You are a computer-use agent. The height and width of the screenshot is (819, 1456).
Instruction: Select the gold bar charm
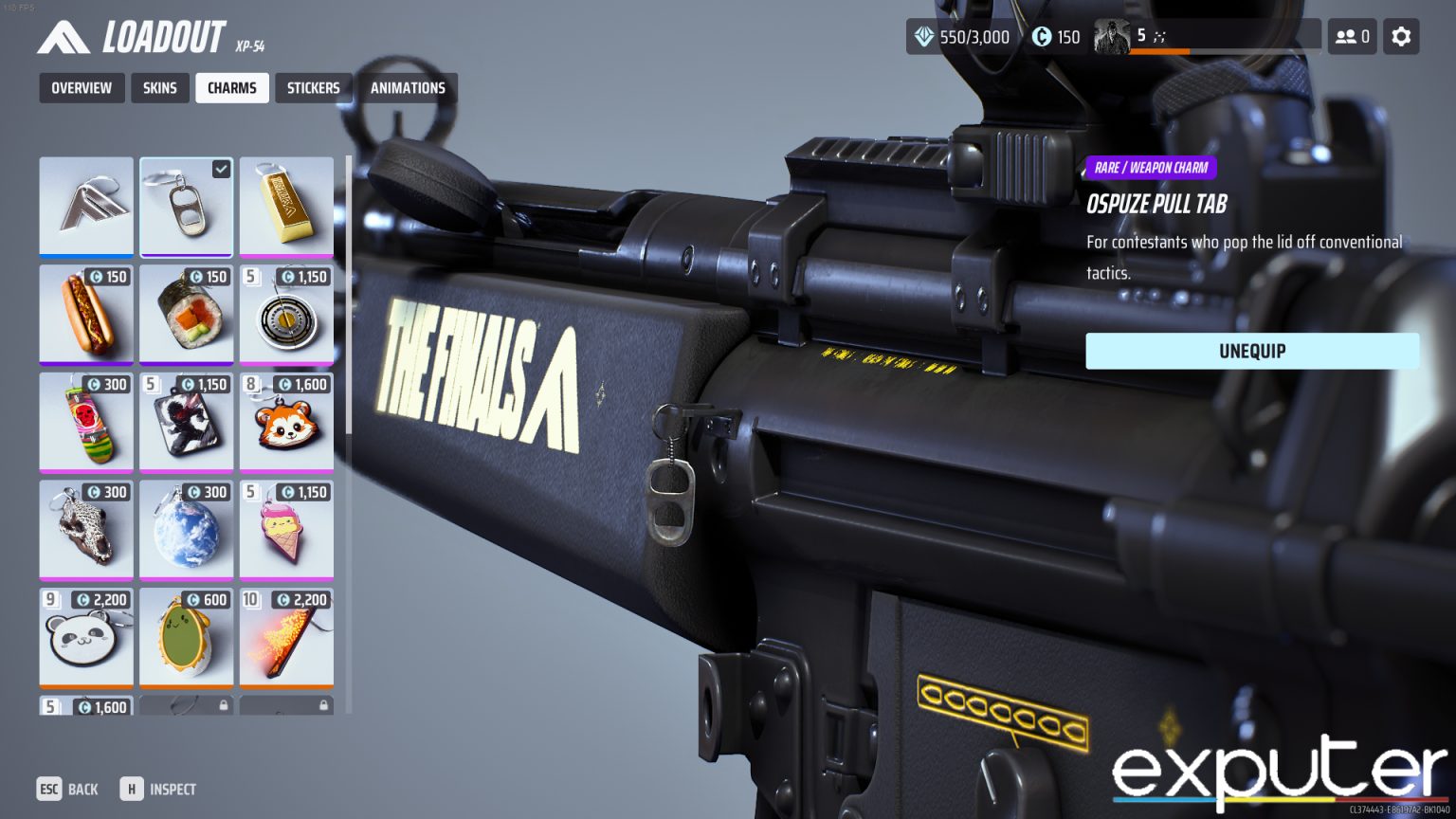(286, 207)
